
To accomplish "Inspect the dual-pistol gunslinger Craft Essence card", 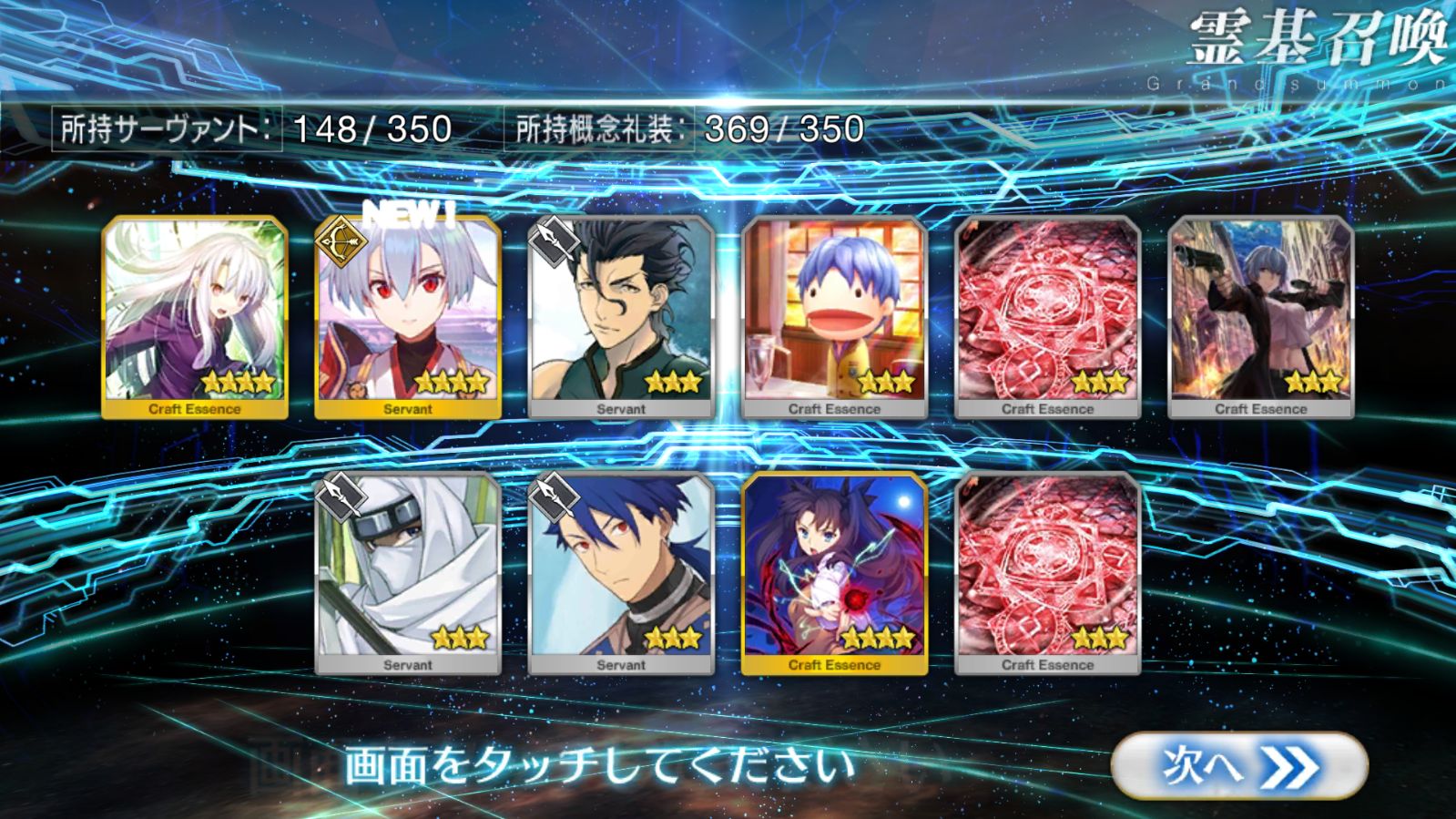I will tap(1260, 317).
